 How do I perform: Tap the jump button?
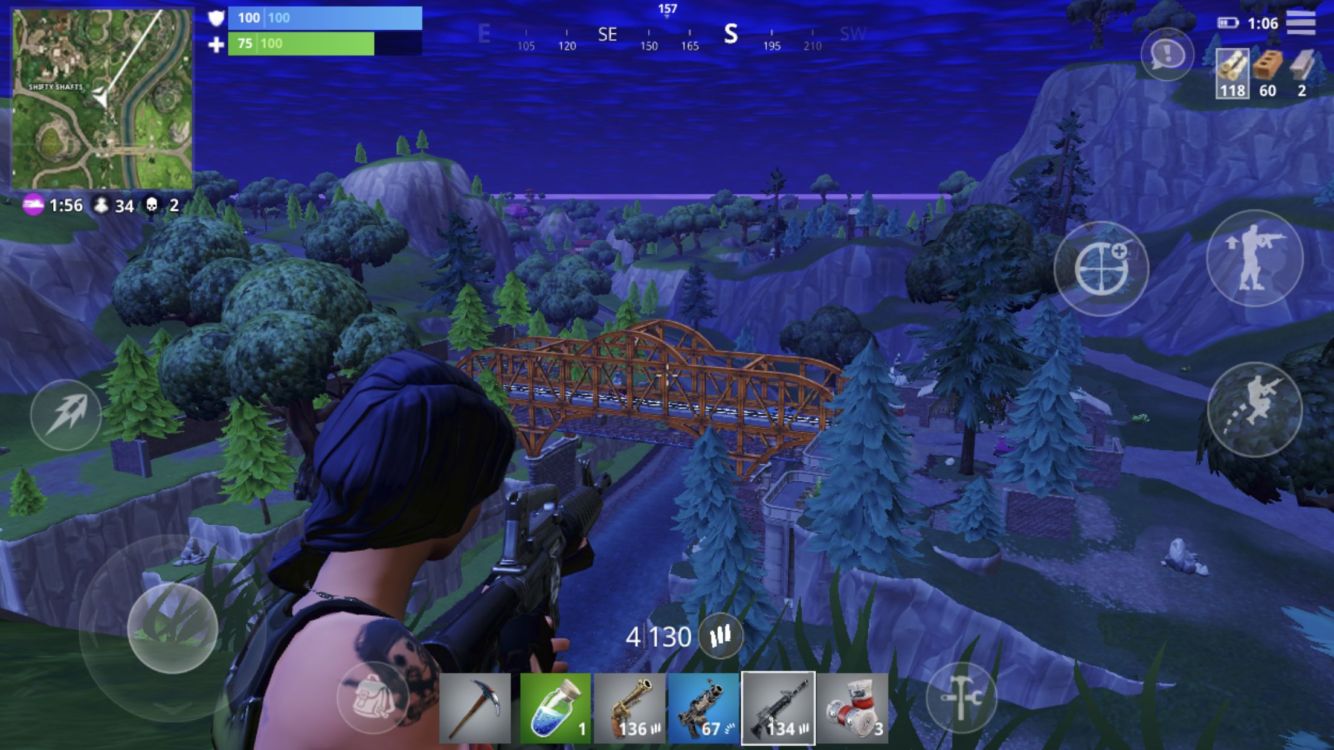1254,409
